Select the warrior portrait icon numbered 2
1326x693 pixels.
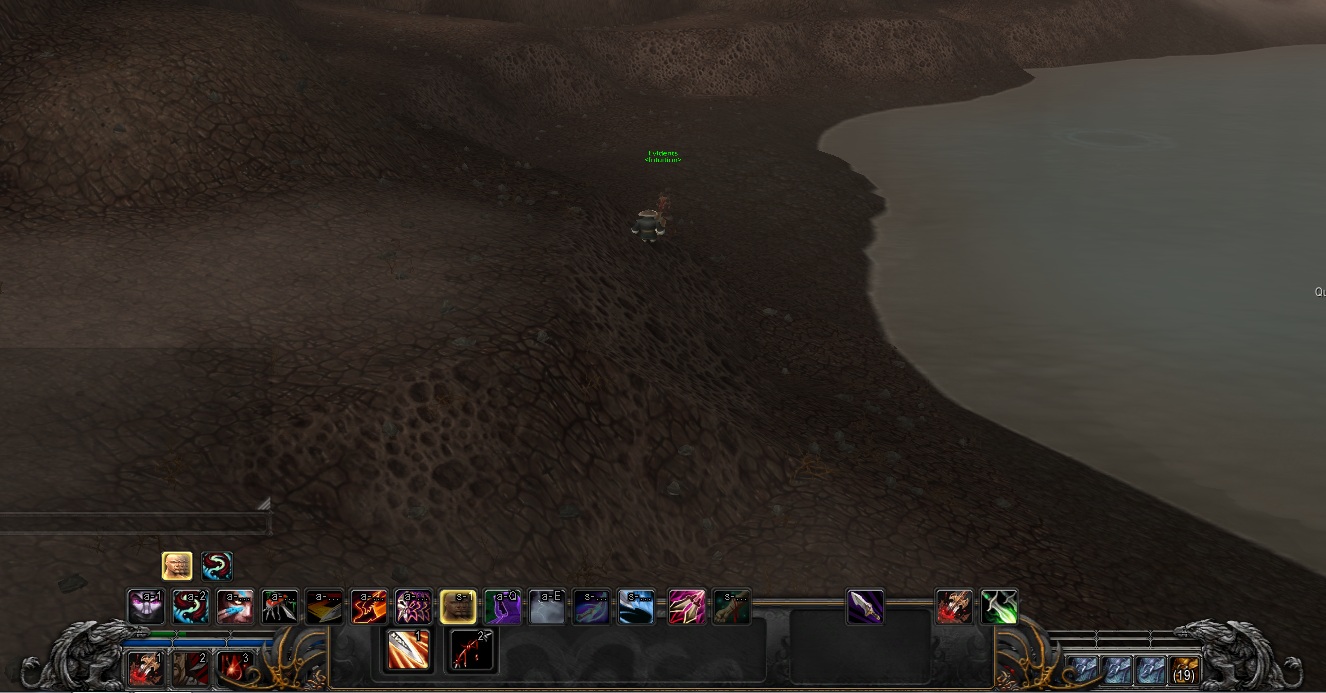(190, 668)
